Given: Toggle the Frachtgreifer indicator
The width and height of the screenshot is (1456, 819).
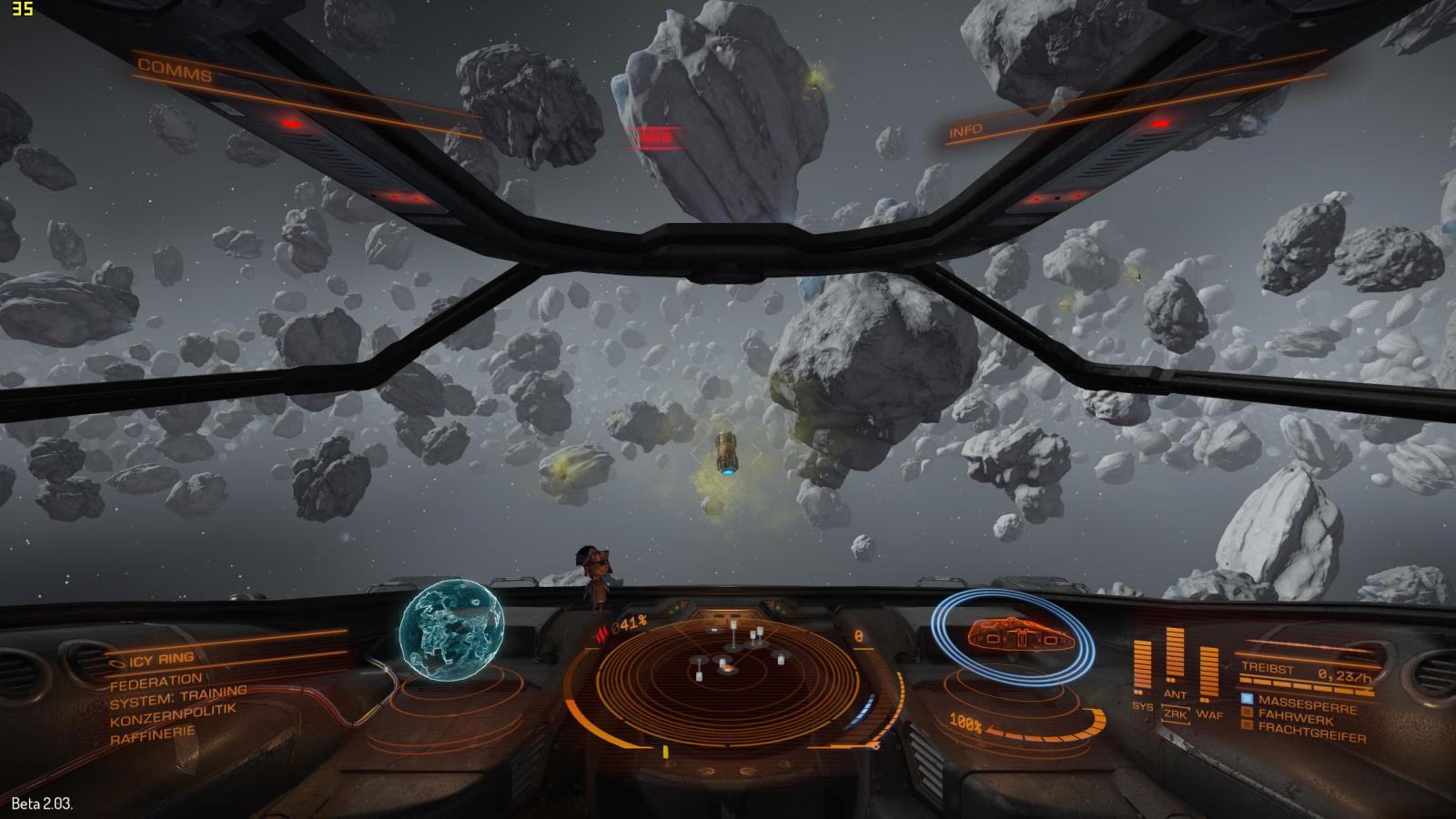Looking at the screenshot, I should (x=1248, y=727).
